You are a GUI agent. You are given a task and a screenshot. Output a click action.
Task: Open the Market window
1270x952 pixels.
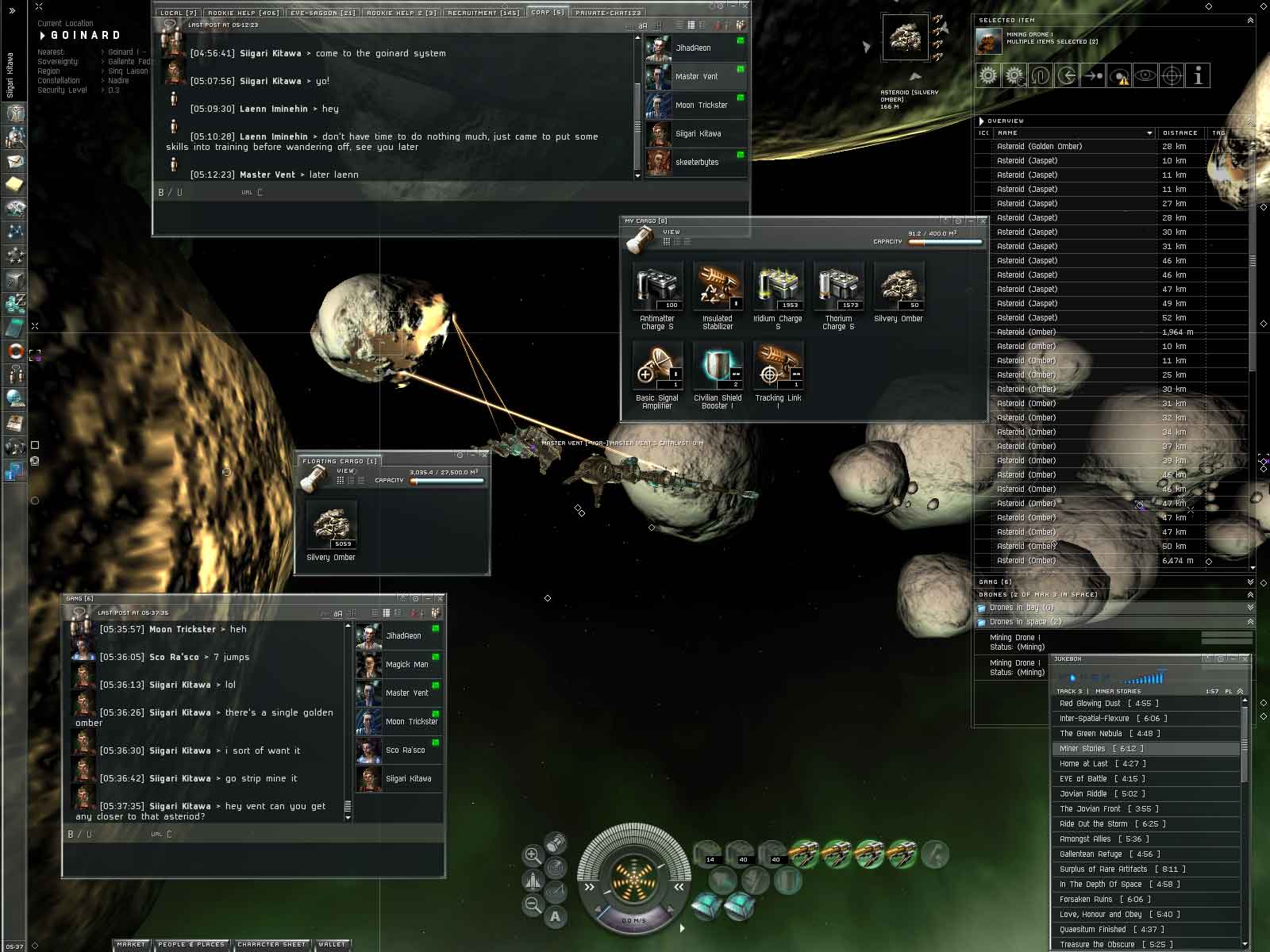click(x=132, y=945)
